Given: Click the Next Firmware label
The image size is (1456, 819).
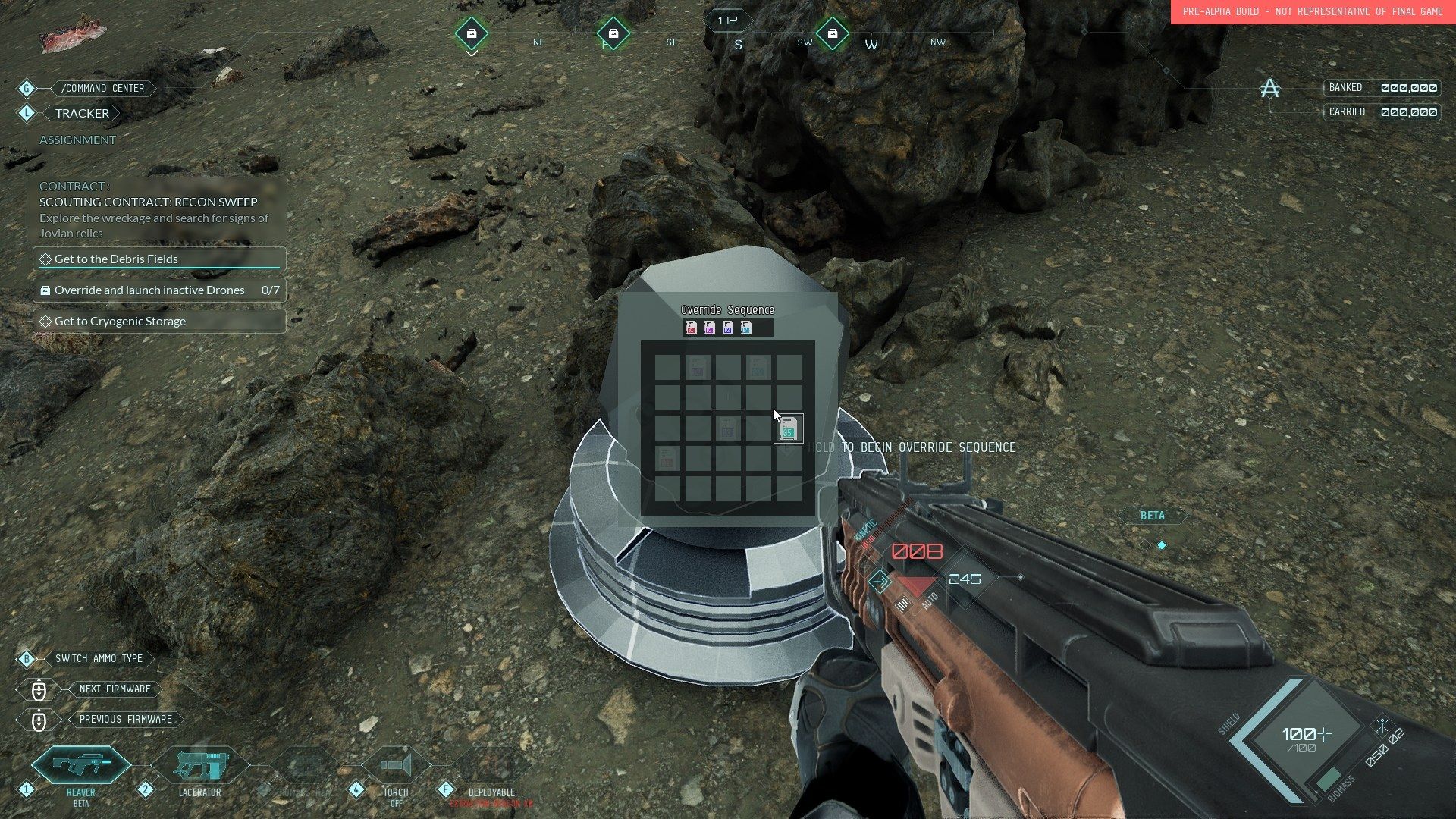Looking at the screenshot, I should point(115,689).
